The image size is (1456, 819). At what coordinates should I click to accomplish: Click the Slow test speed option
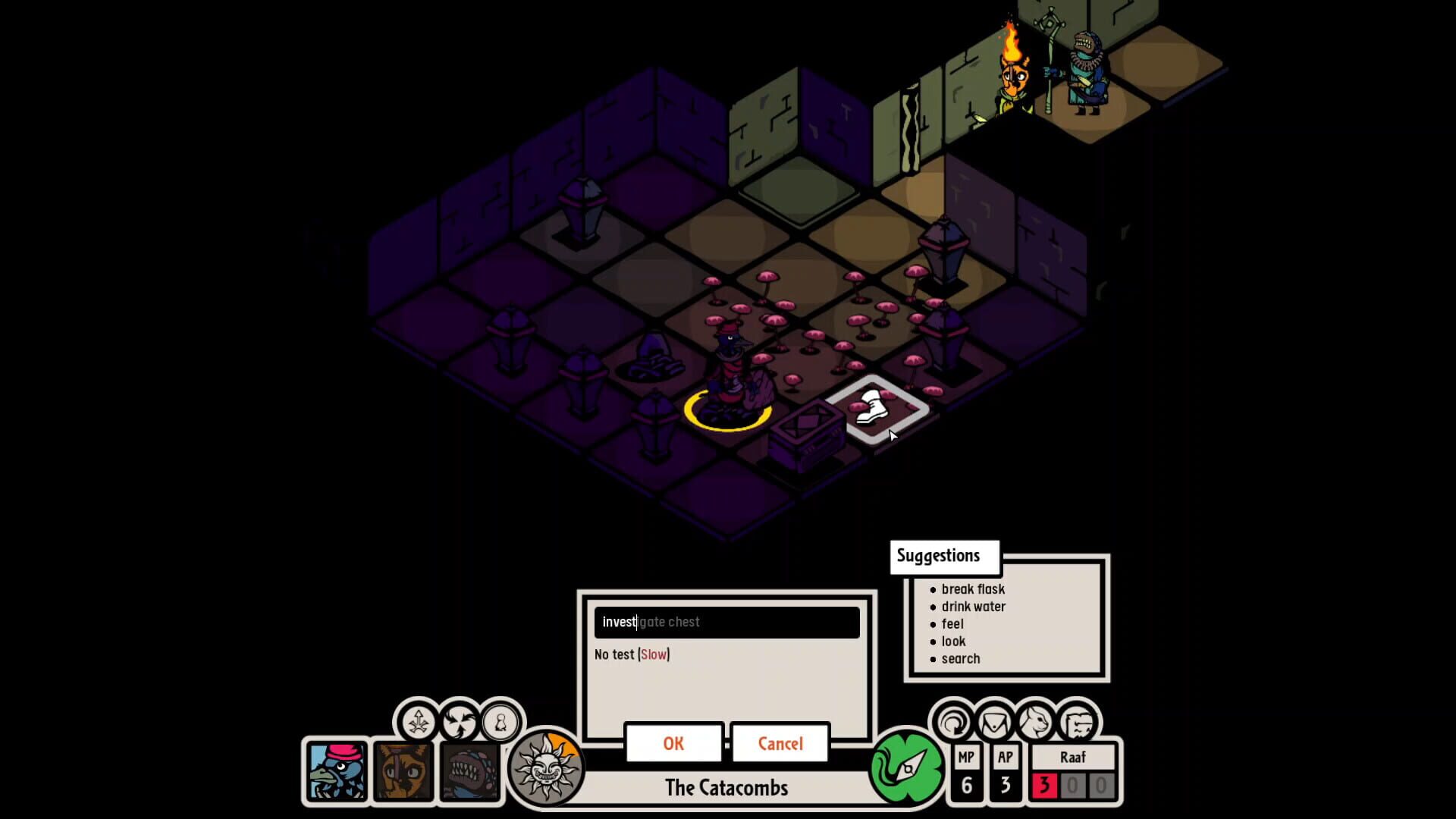click(652, 654)
